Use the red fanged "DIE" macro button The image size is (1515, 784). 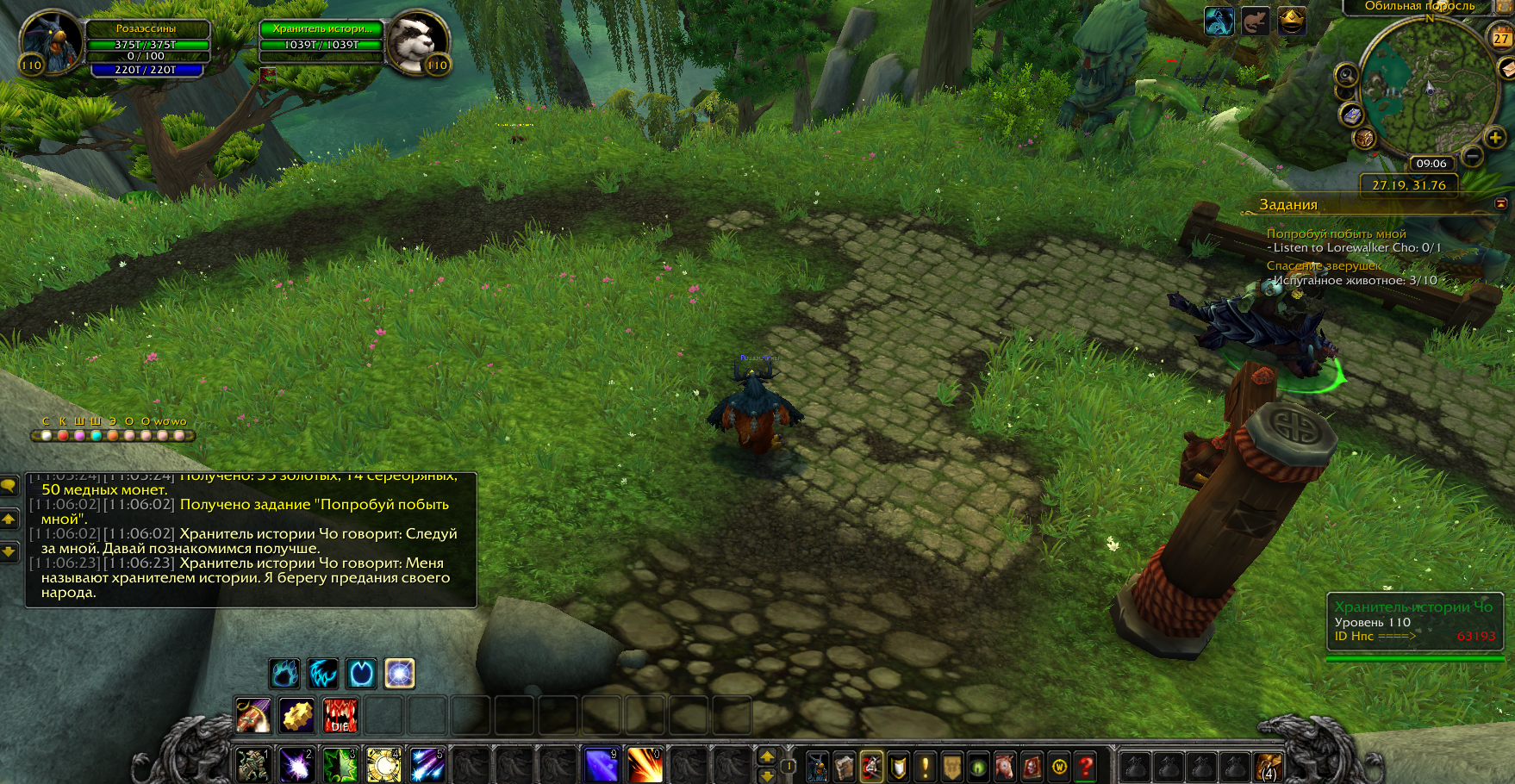click(340, 716)
